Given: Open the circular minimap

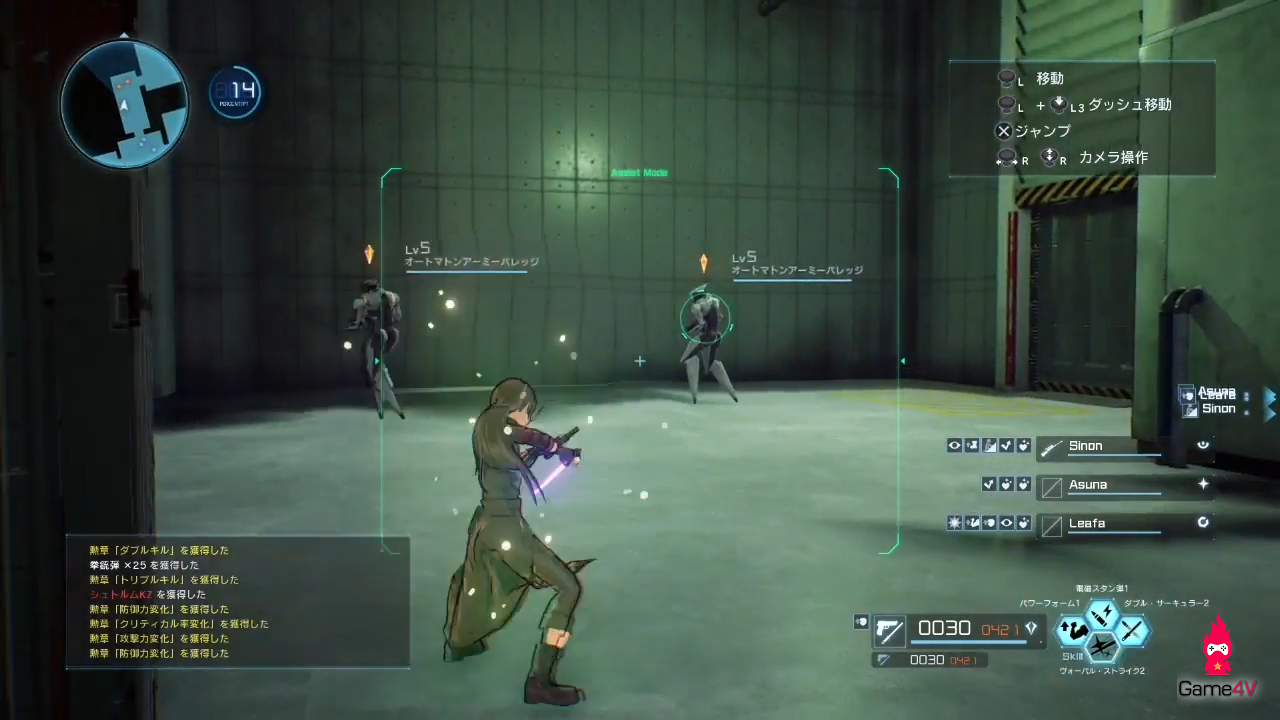Looking at the screenshot, I should coord(124,104).
